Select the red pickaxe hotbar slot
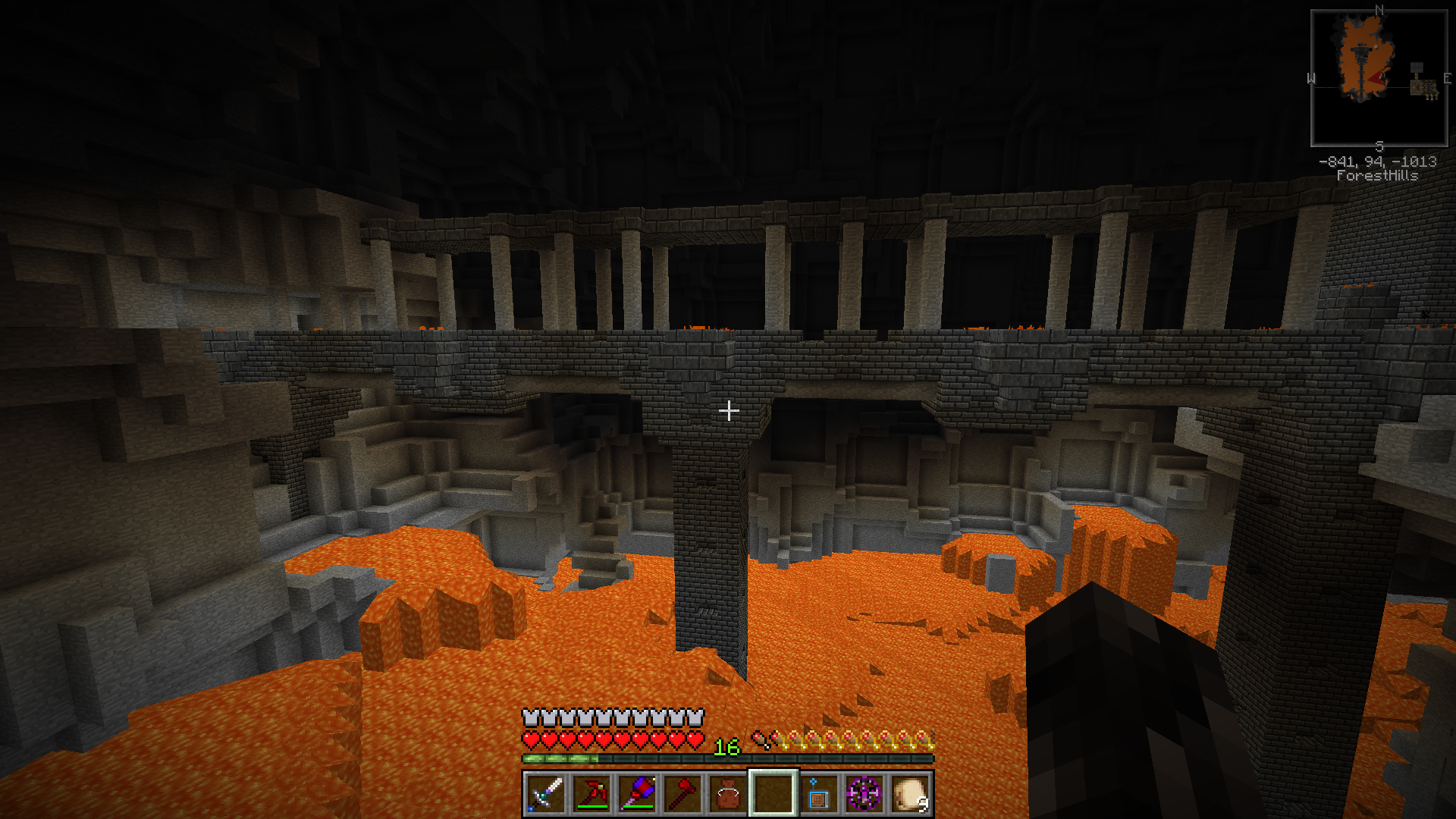1456x819 pixels. coord(591,793)
